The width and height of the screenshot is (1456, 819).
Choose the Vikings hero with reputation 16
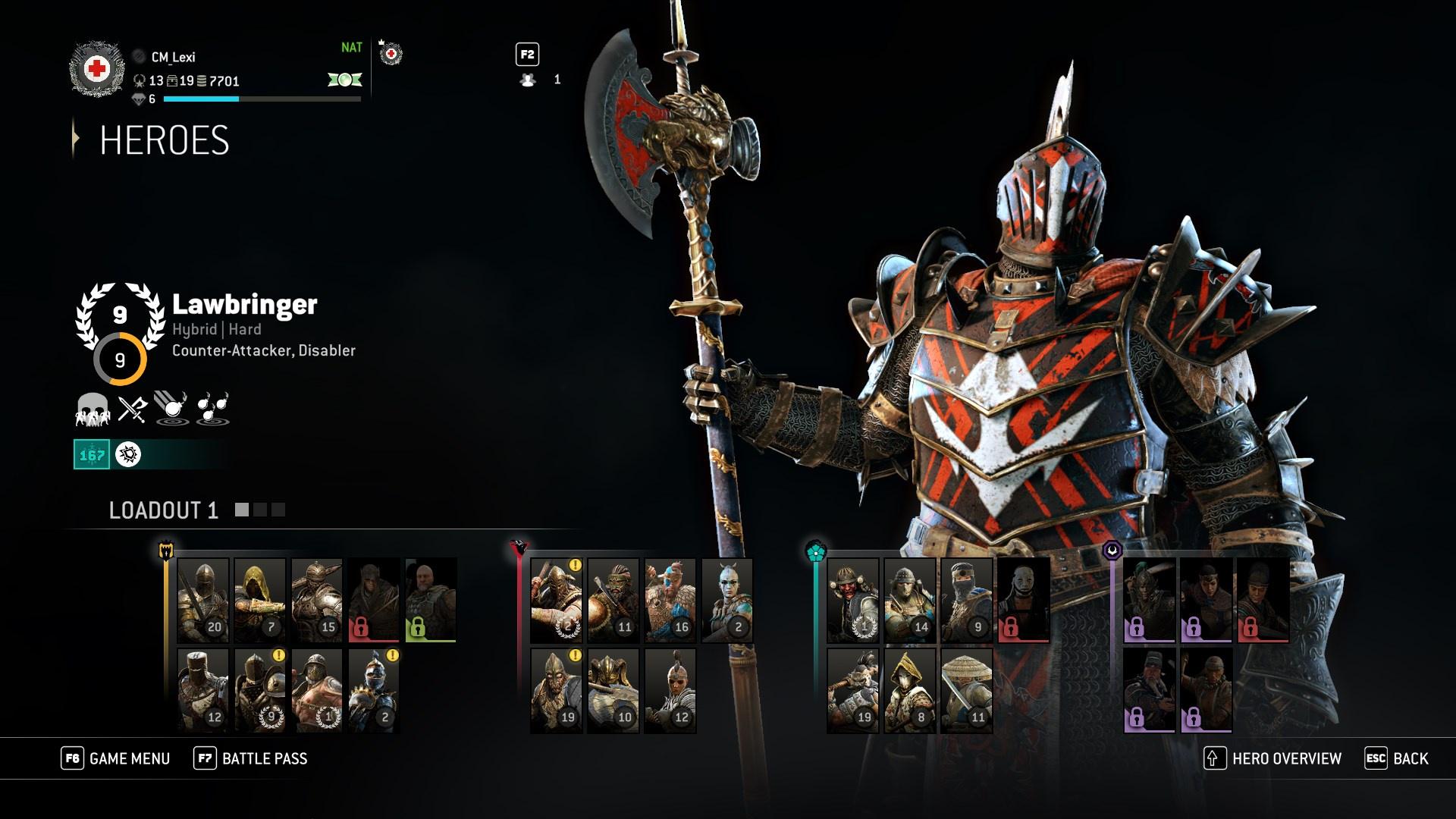pyautogui.click(x=670, y=600)
